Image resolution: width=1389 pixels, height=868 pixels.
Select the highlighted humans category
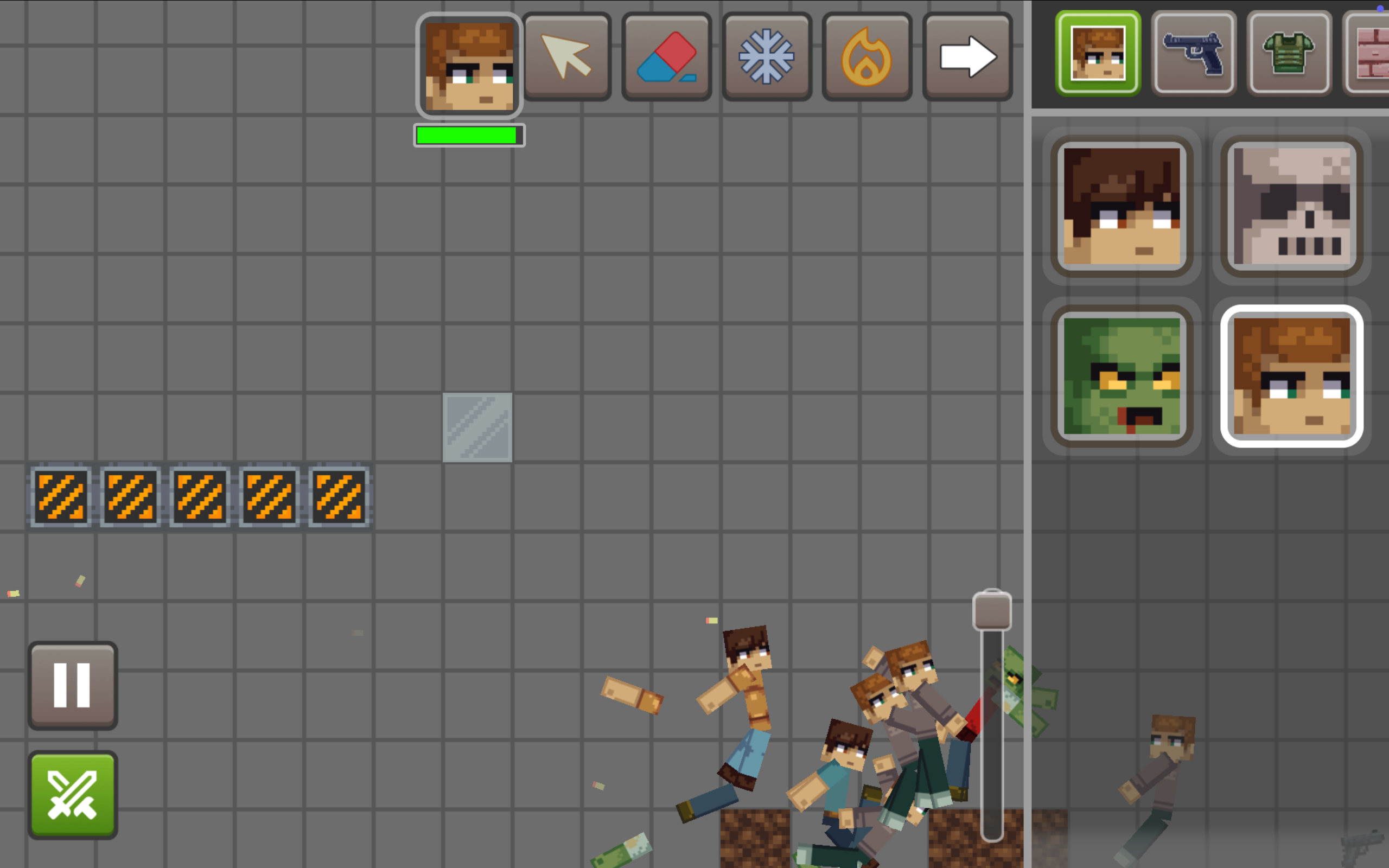1098,52
